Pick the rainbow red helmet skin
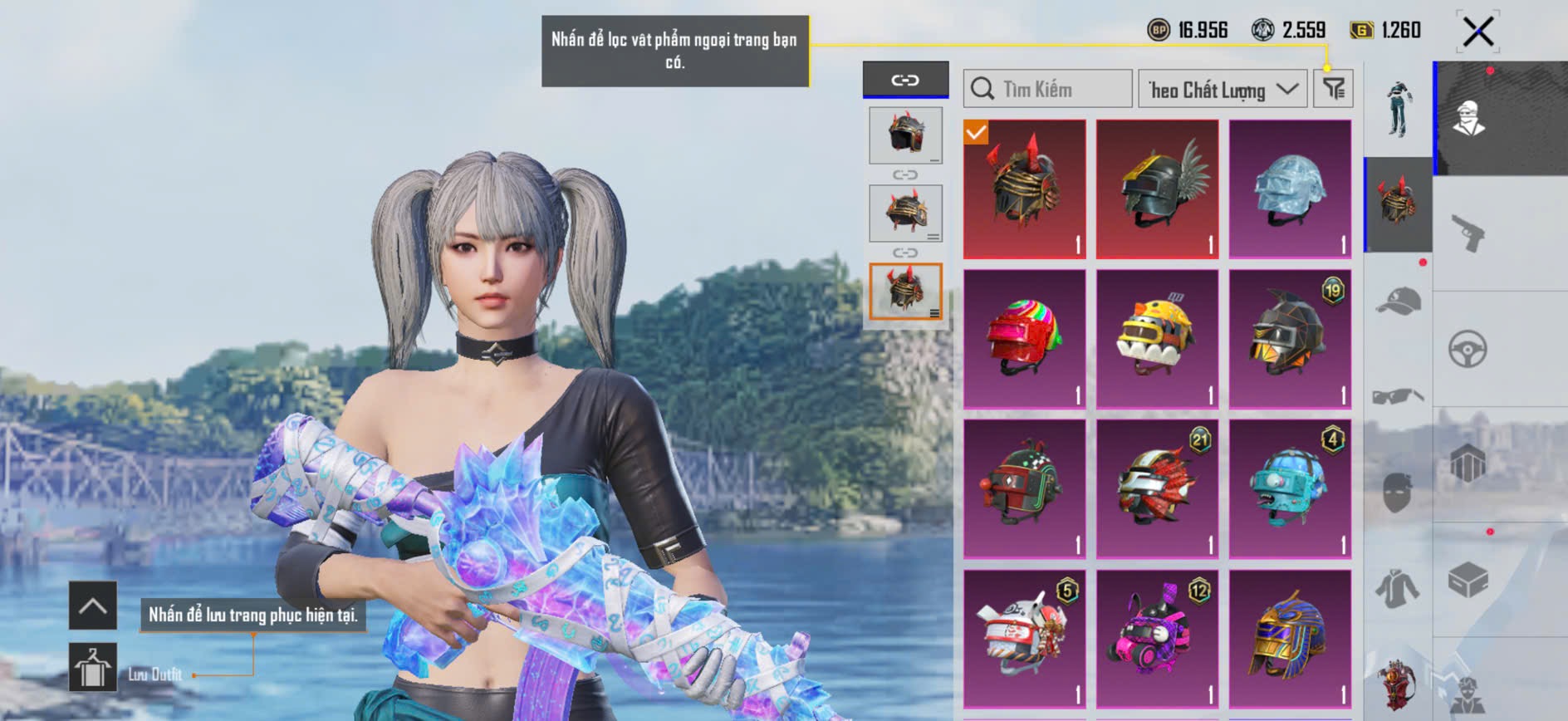1568x721 pixels. [x=1024, y=339]
